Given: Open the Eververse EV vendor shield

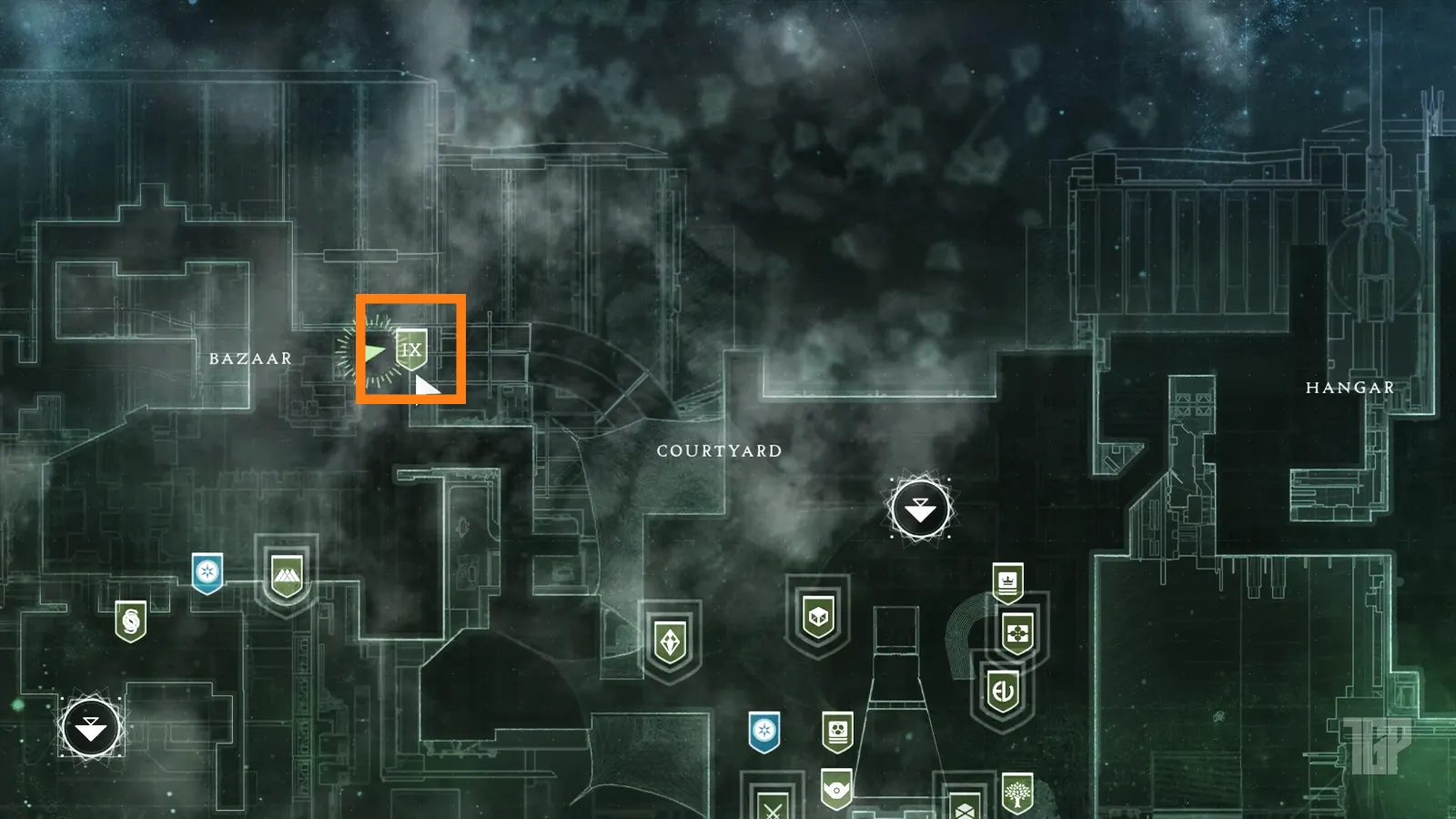Looking at the screenshot, I should coord(1003,690).
